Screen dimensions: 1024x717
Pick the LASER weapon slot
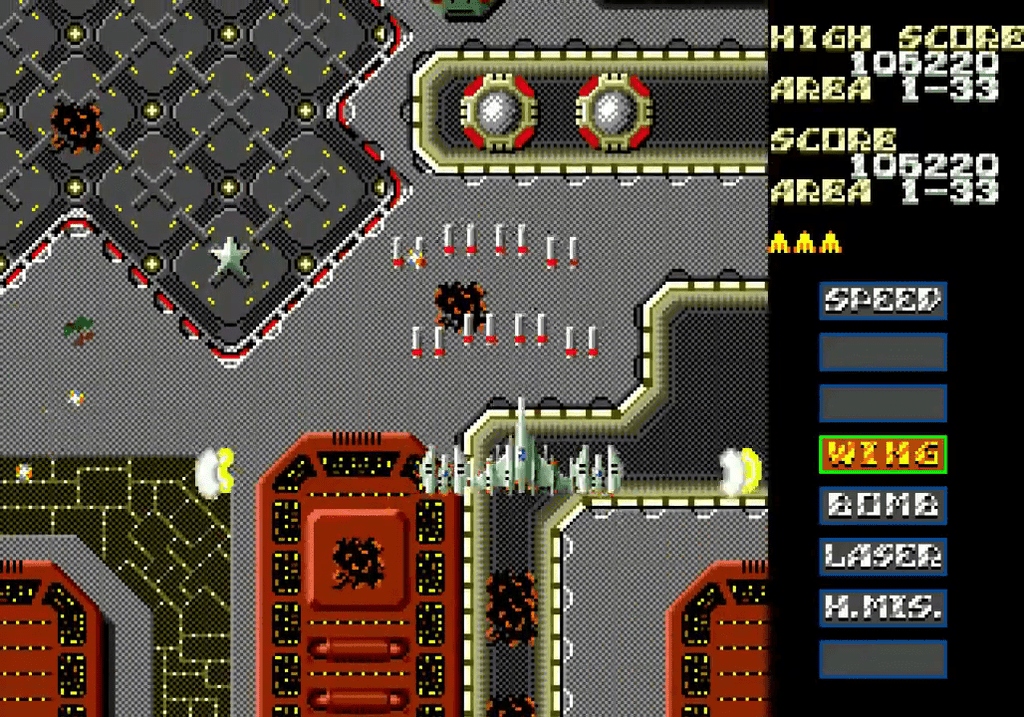[882, 556]
